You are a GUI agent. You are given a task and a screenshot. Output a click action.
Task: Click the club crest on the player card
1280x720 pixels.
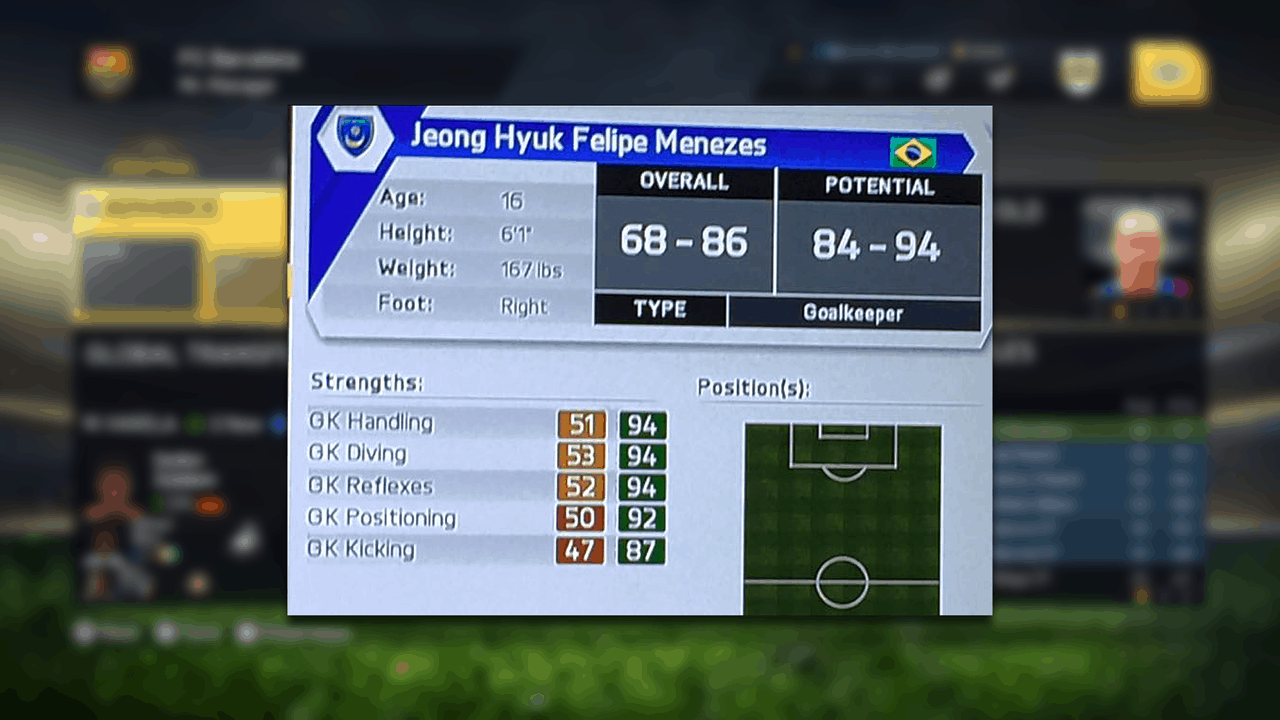353,137
